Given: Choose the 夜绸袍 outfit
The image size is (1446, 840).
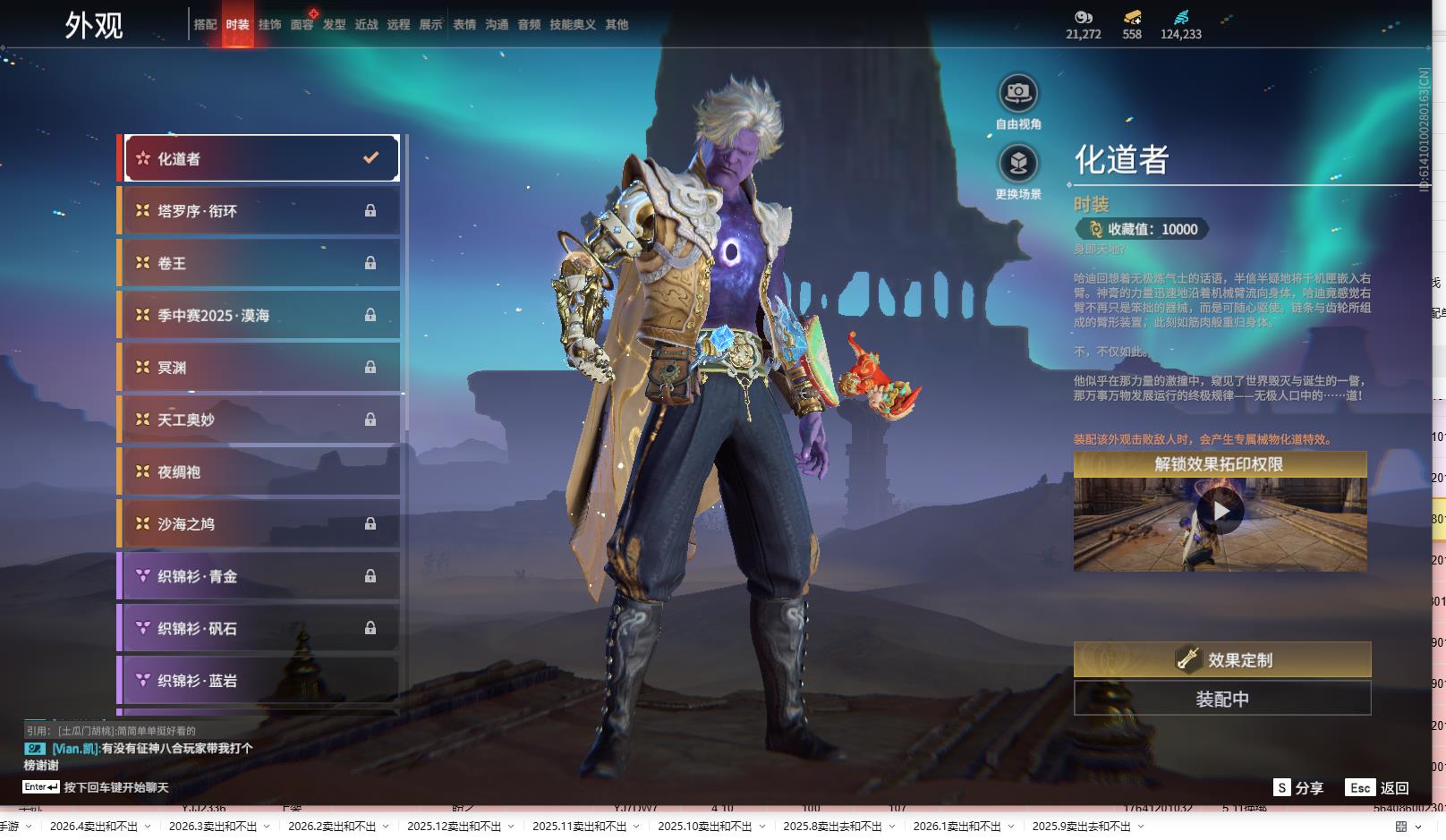Looking at the screenshot, I should [259, 471].
